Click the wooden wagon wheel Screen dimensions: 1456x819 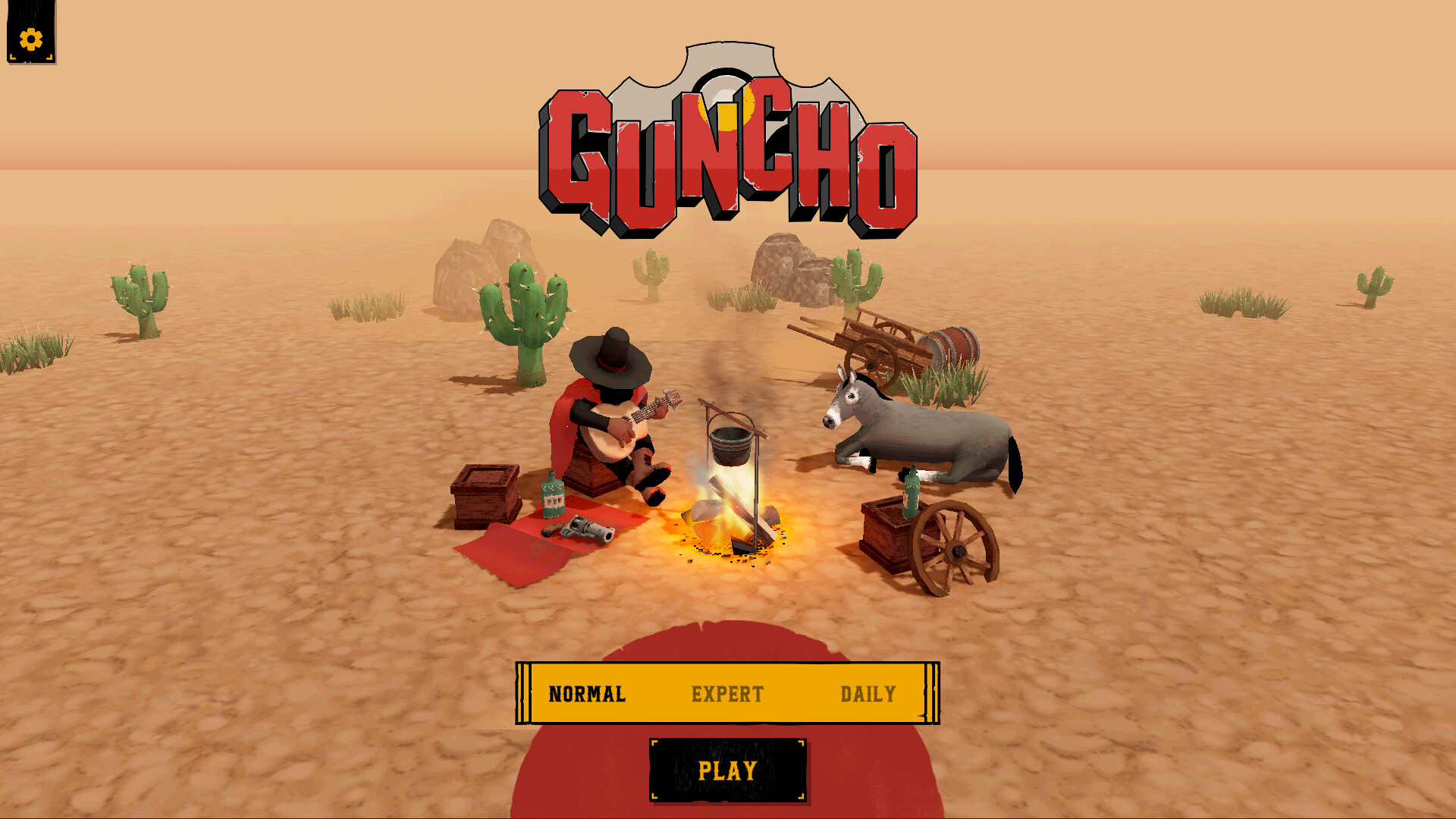coord(957,548)
